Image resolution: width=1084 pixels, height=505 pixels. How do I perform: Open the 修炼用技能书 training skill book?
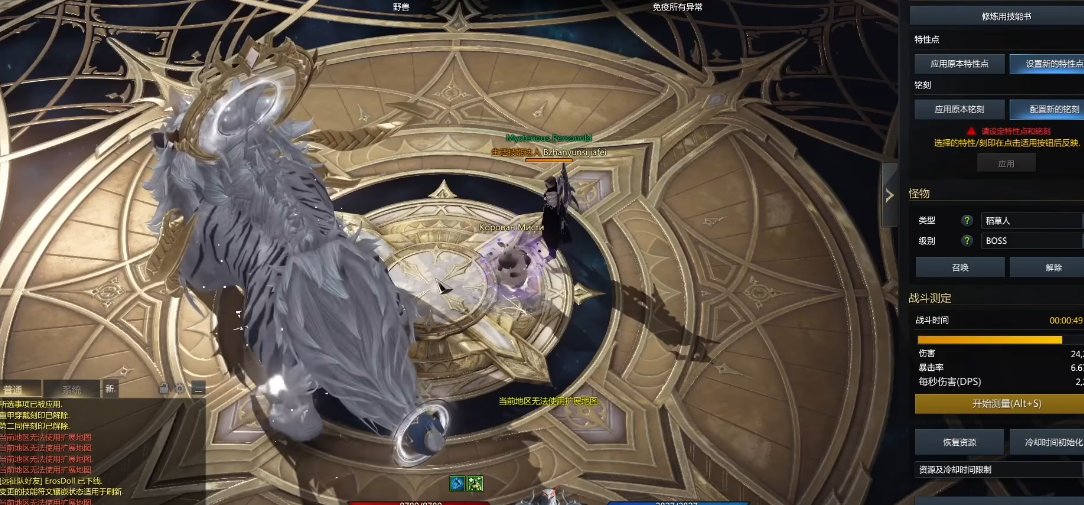click(x=999, y=16)
